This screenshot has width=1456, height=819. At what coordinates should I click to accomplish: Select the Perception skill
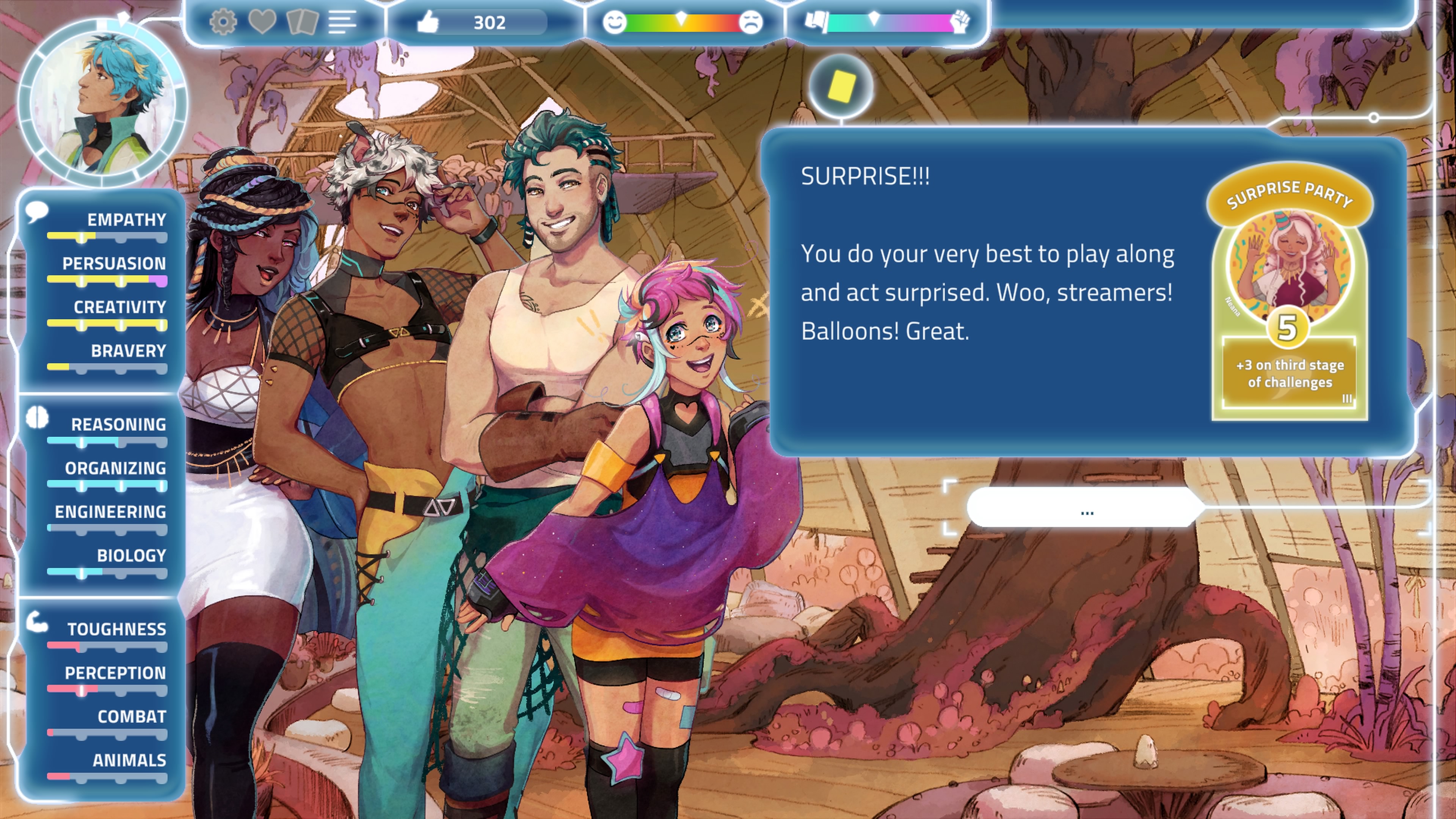click(x=115, y=673)
